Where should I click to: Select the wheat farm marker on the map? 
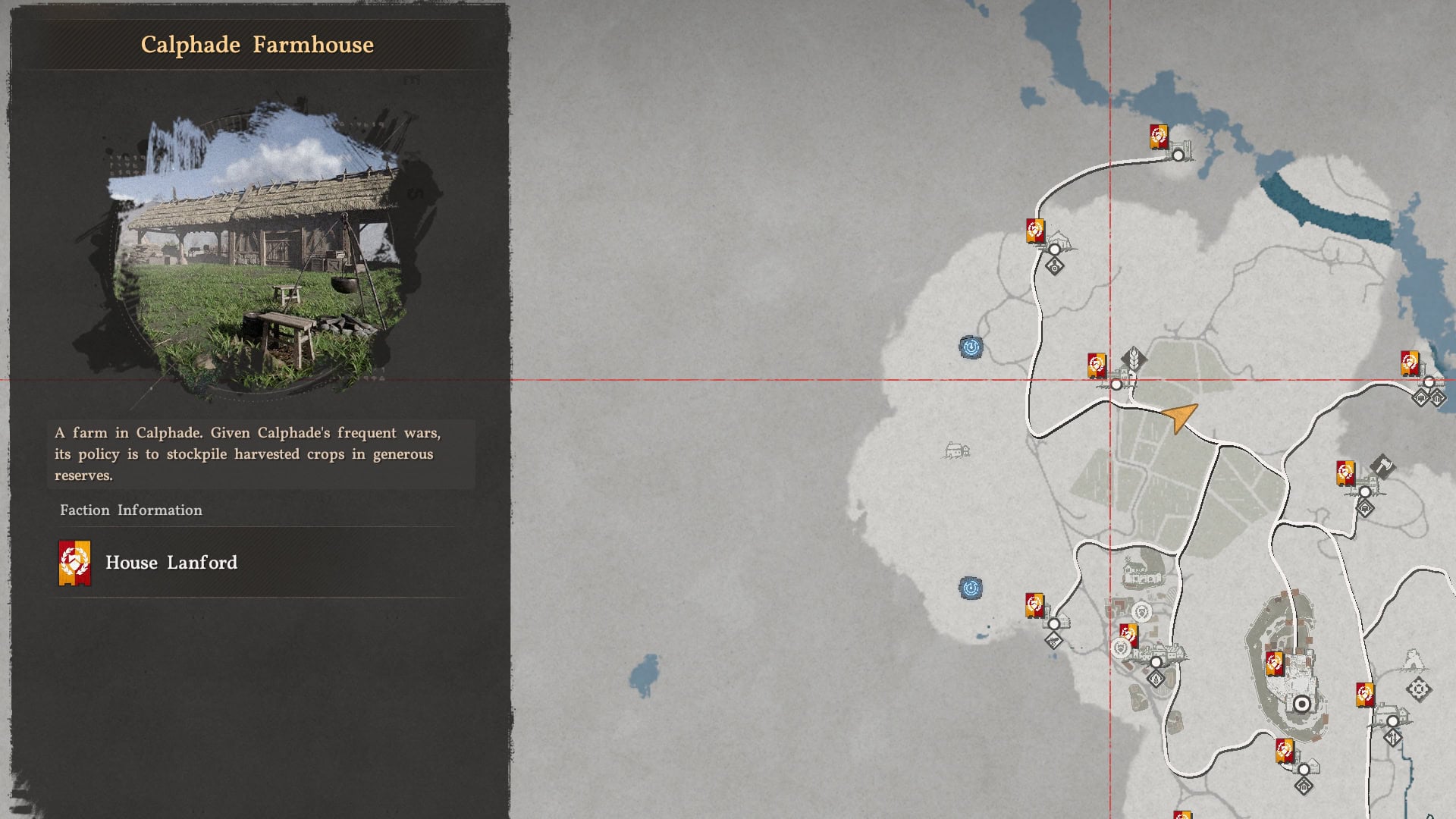[x=1134, y=357]
